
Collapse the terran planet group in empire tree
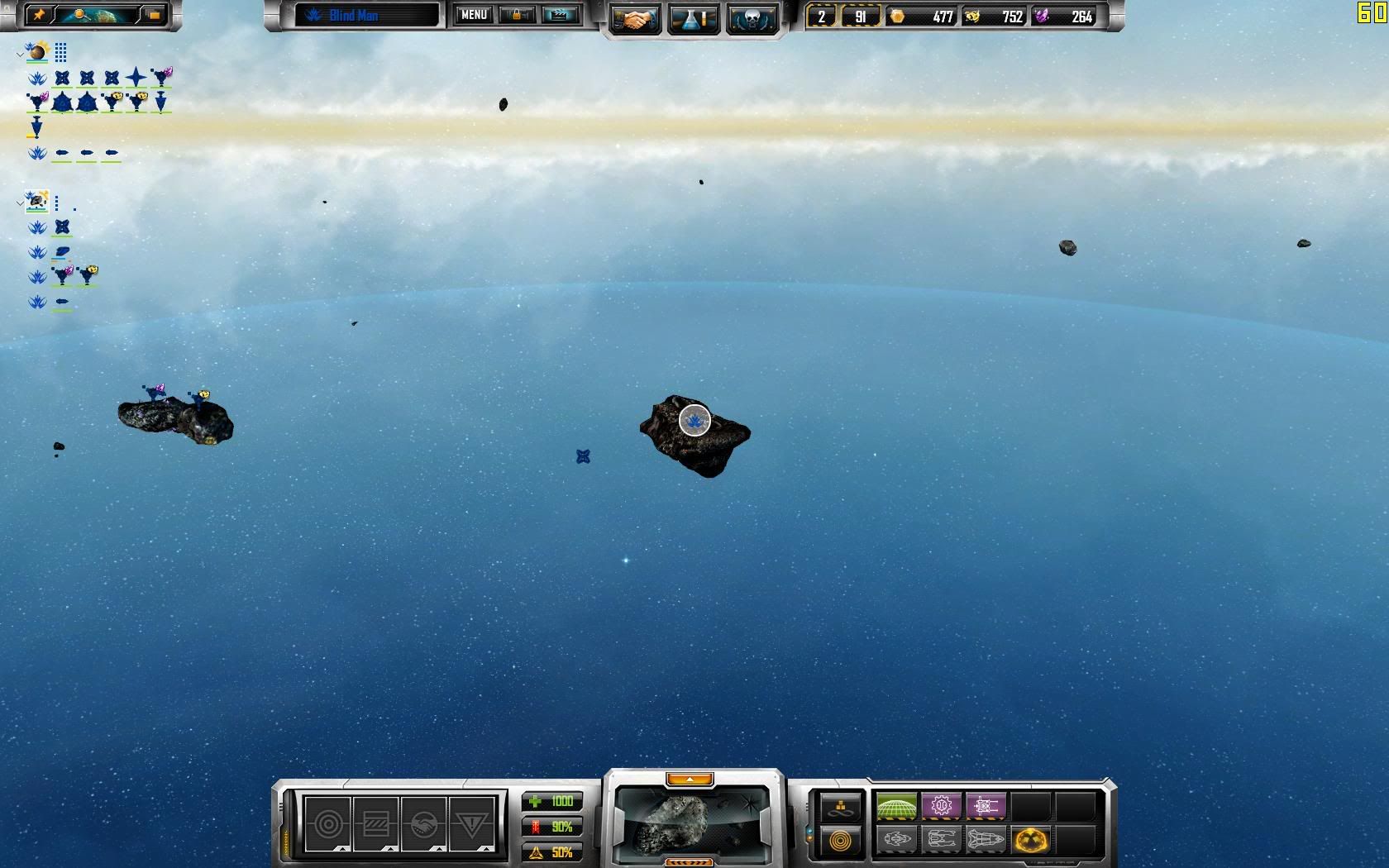tap(21, 55)
